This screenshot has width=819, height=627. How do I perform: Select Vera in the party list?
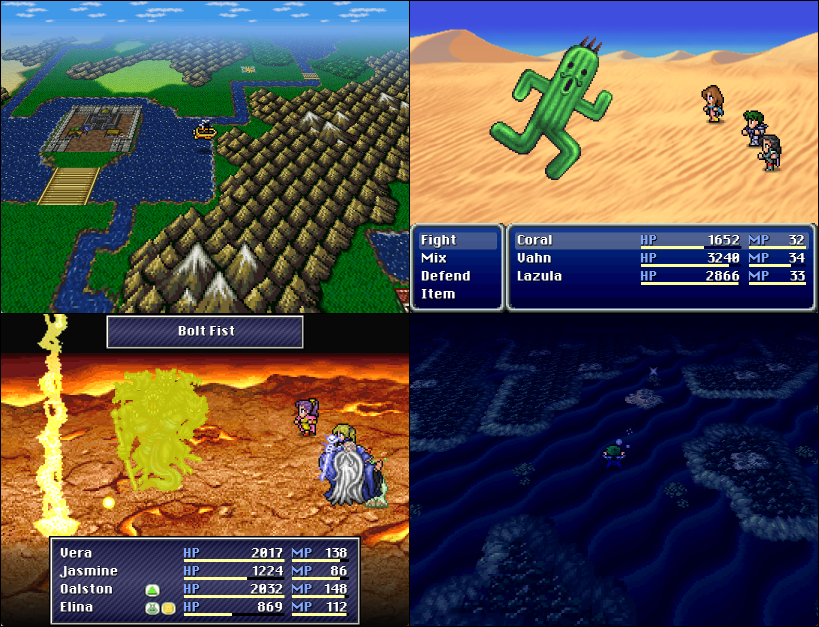click(77, 552)
